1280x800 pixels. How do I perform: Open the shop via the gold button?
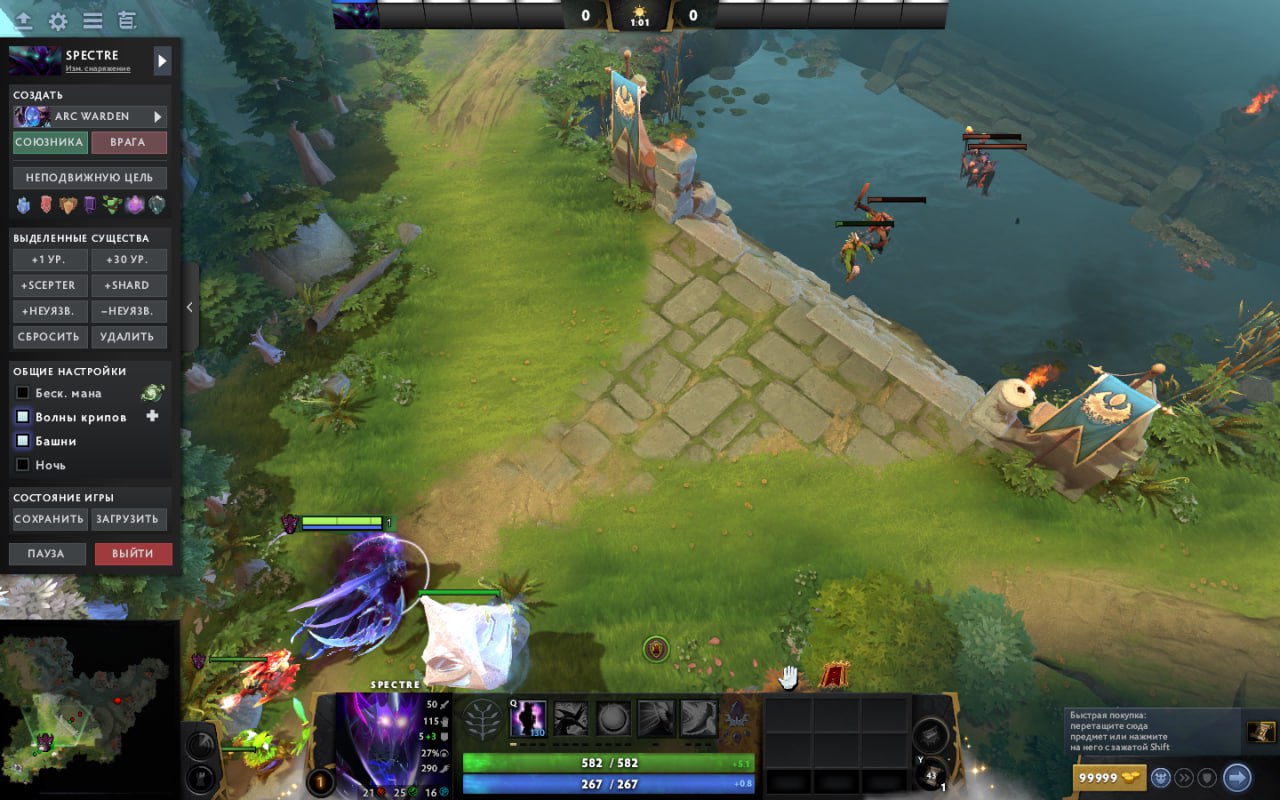click(x=1109, y=777)
